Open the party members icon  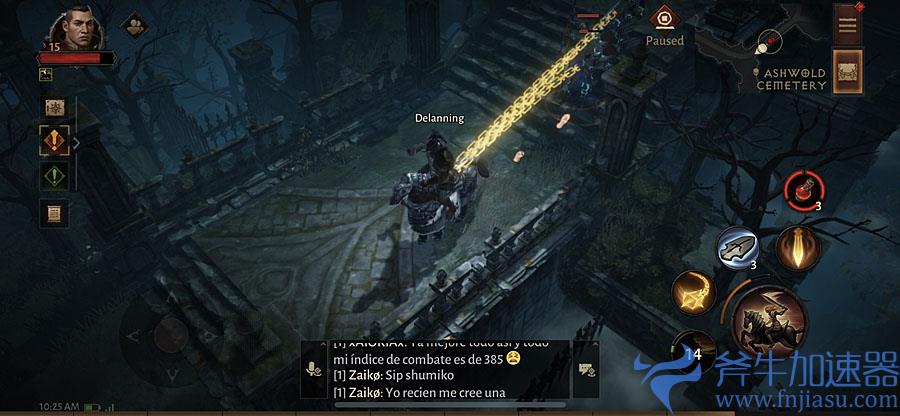[133, 24]
